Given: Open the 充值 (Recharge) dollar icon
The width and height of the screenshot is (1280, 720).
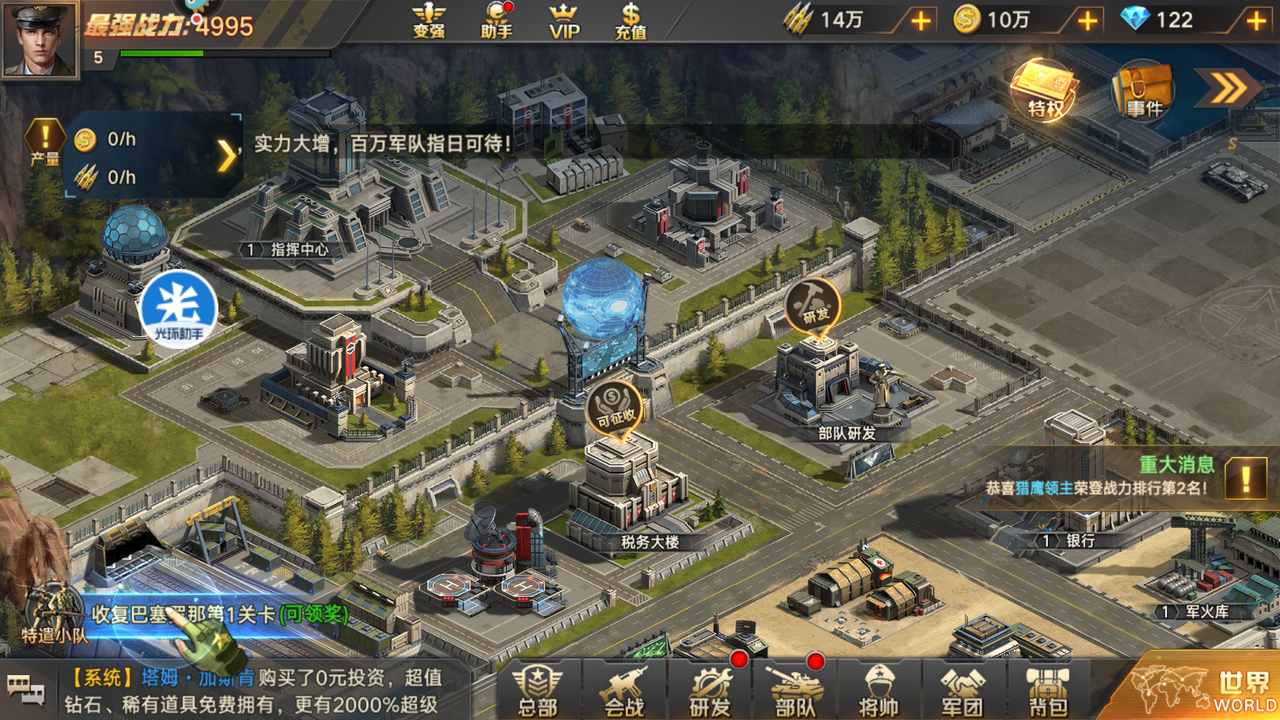Looking at the screenshot, I should pyautogui.click(x=632, y=22).
